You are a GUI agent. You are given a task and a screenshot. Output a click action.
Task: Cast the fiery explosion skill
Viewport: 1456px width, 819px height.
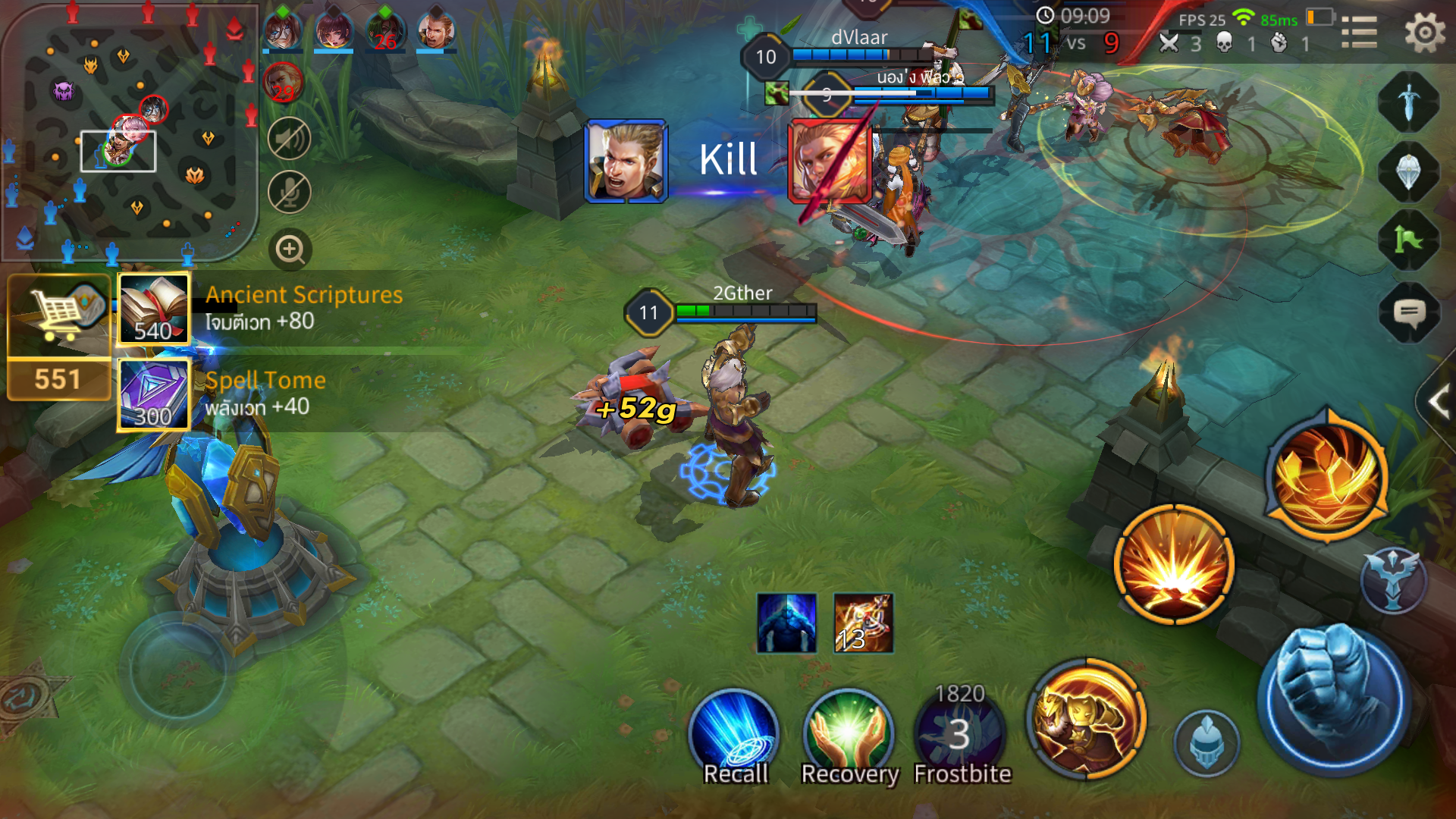[1174, 565]
